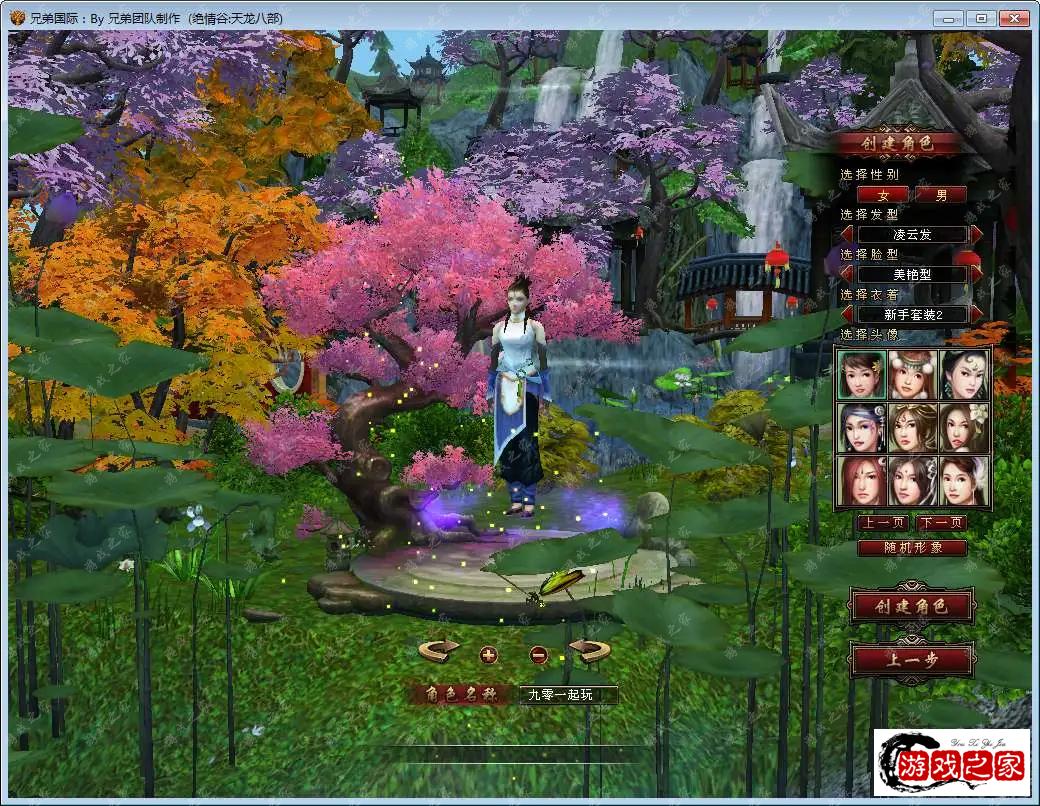Randomize appearance with 随机形象 button
The height and width of the screenshot is (806, 1040).
click(912, 548)
